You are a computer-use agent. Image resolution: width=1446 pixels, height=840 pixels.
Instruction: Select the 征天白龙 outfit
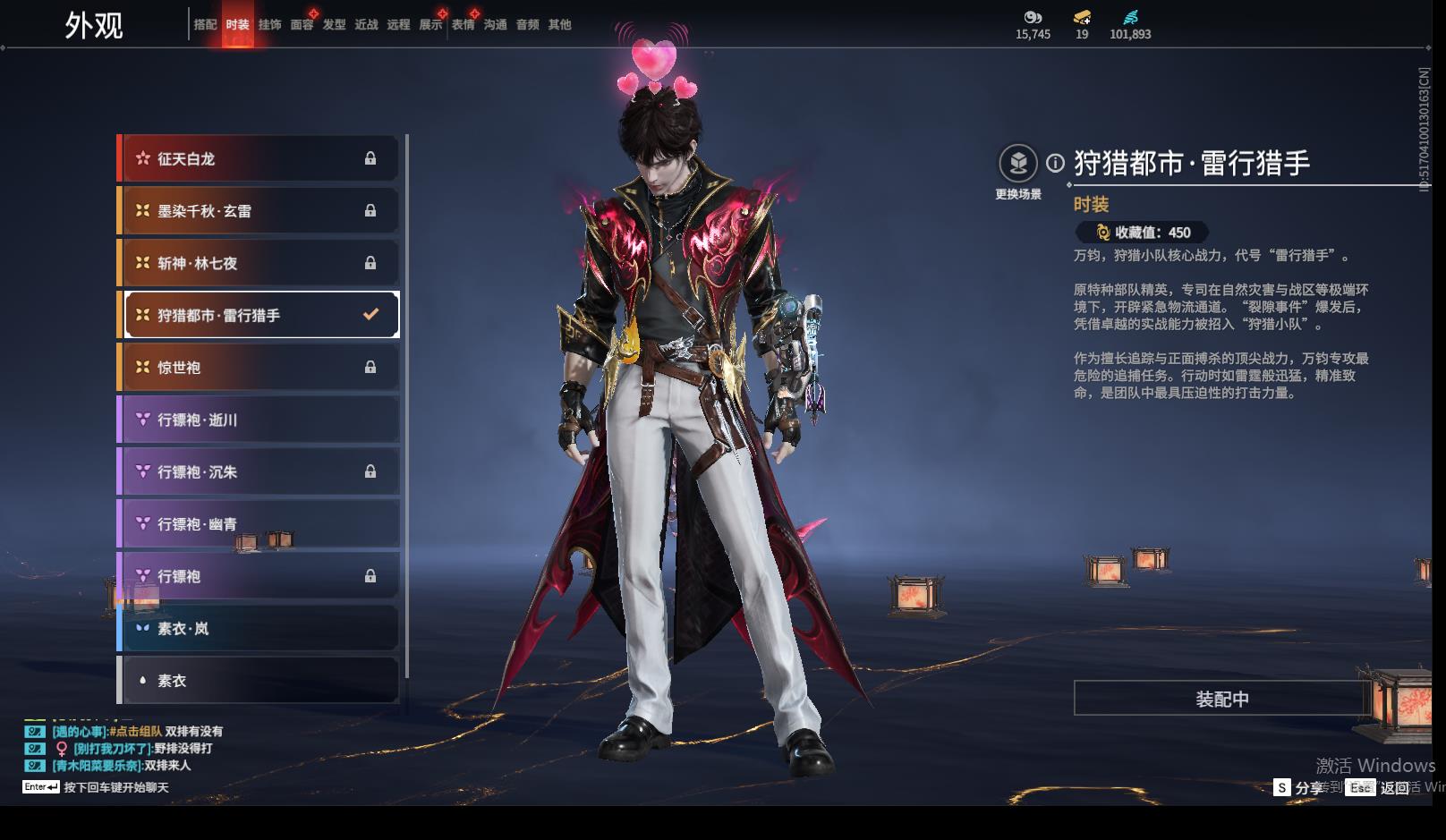click(x=259, y=158)
